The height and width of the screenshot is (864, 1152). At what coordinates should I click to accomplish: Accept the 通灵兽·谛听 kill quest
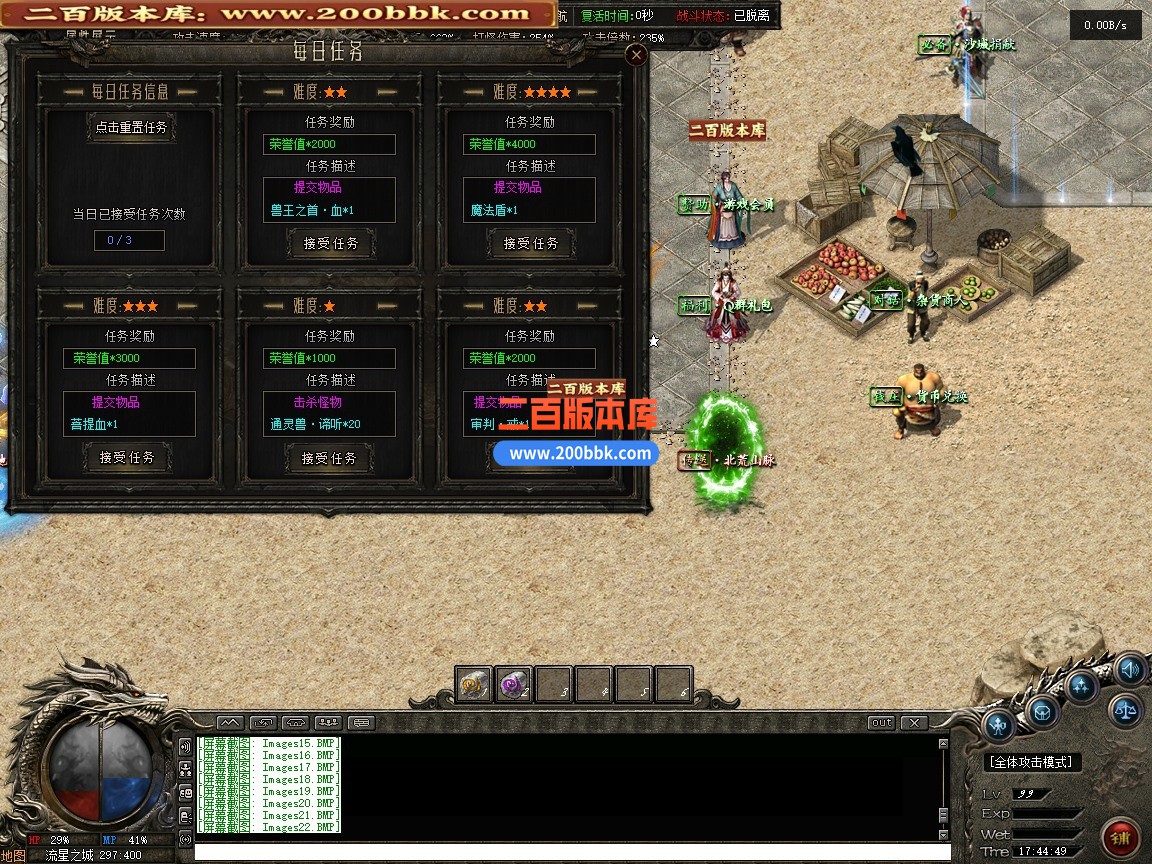pyautogui.click(x=329, y=458)
